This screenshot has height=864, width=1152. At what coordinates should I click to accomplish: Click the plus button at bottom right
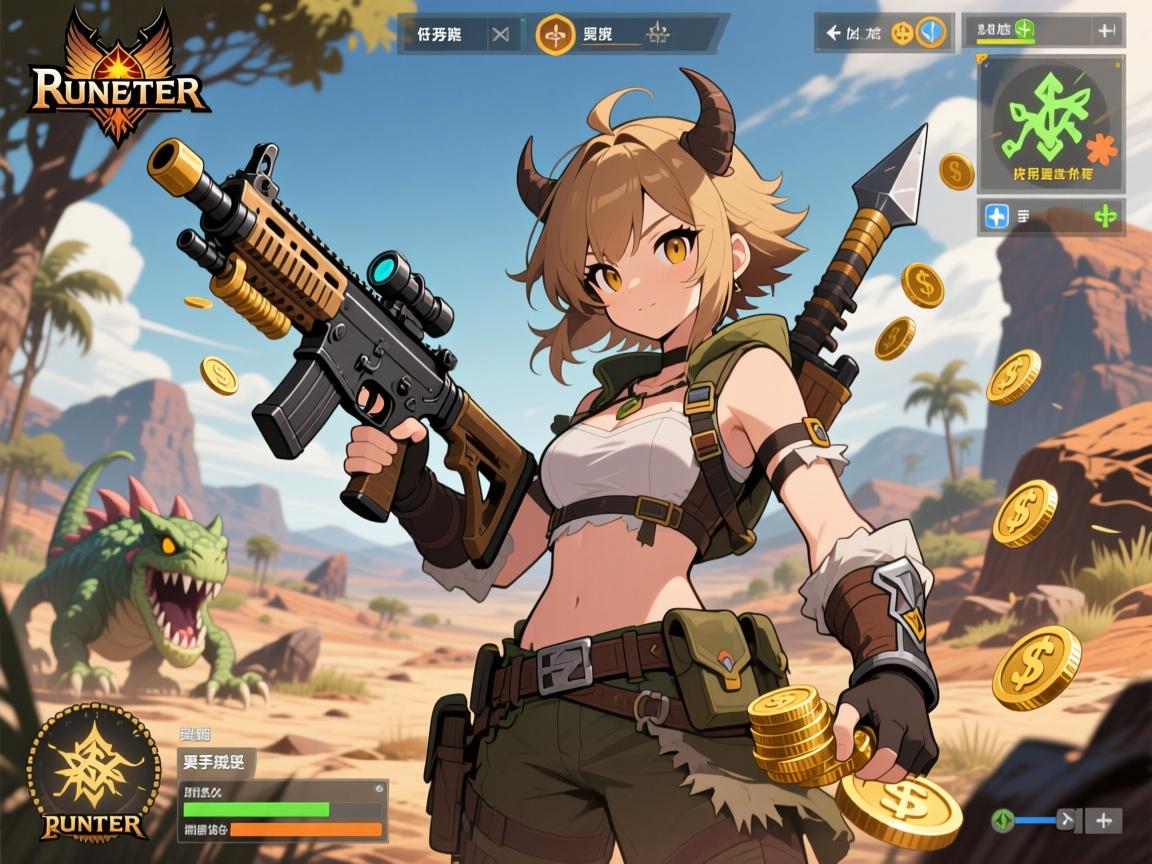1103,821
